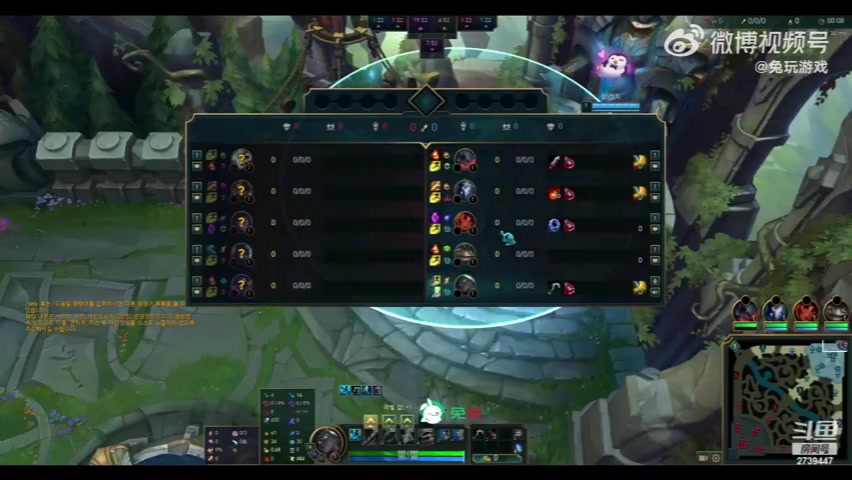The width and height of the screenshot is (852, 480).
Task: Select the red champion's team frame above the minimap
Action: pos(806,311)
